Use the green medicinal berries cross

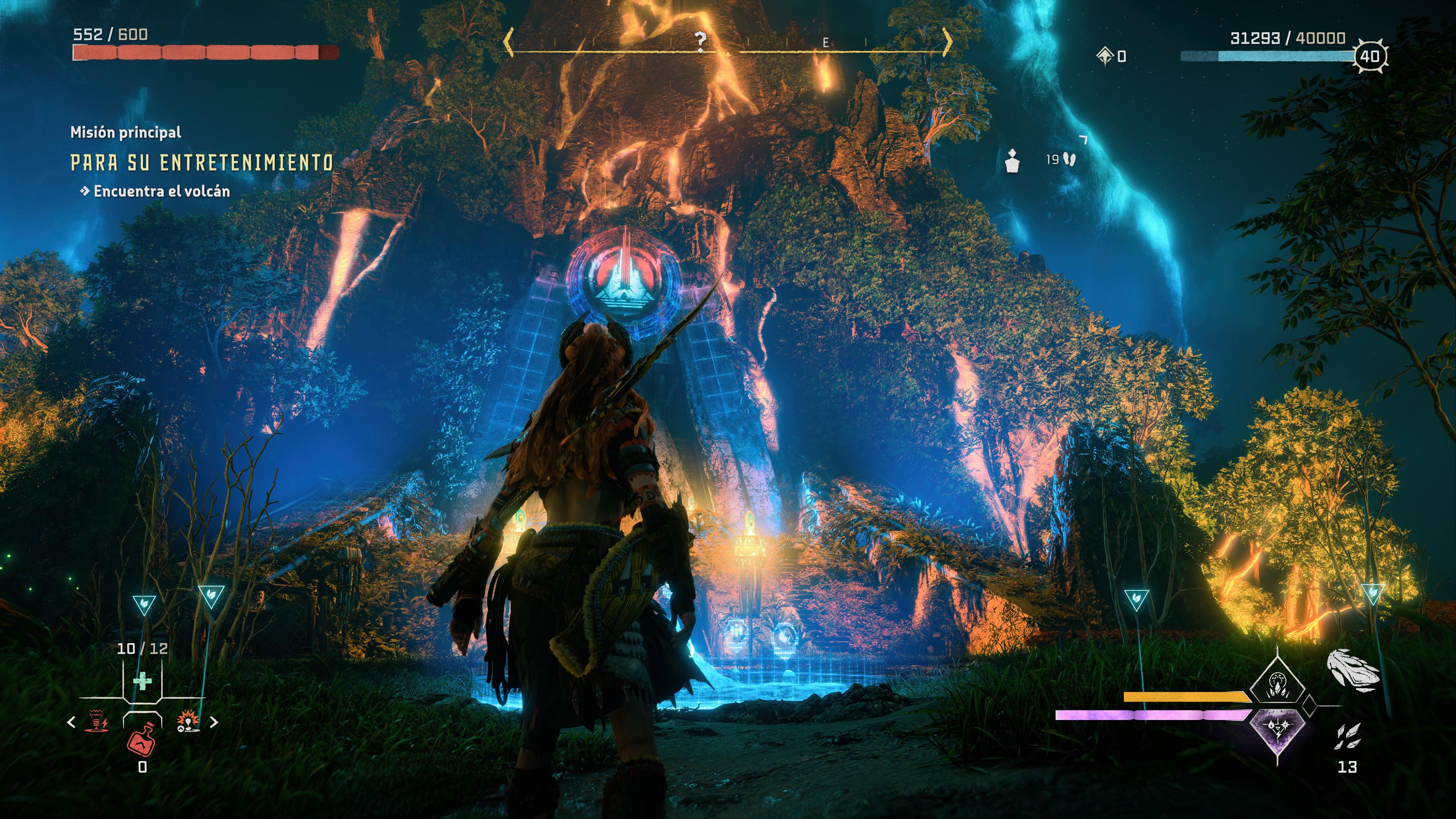coord(143,682)
